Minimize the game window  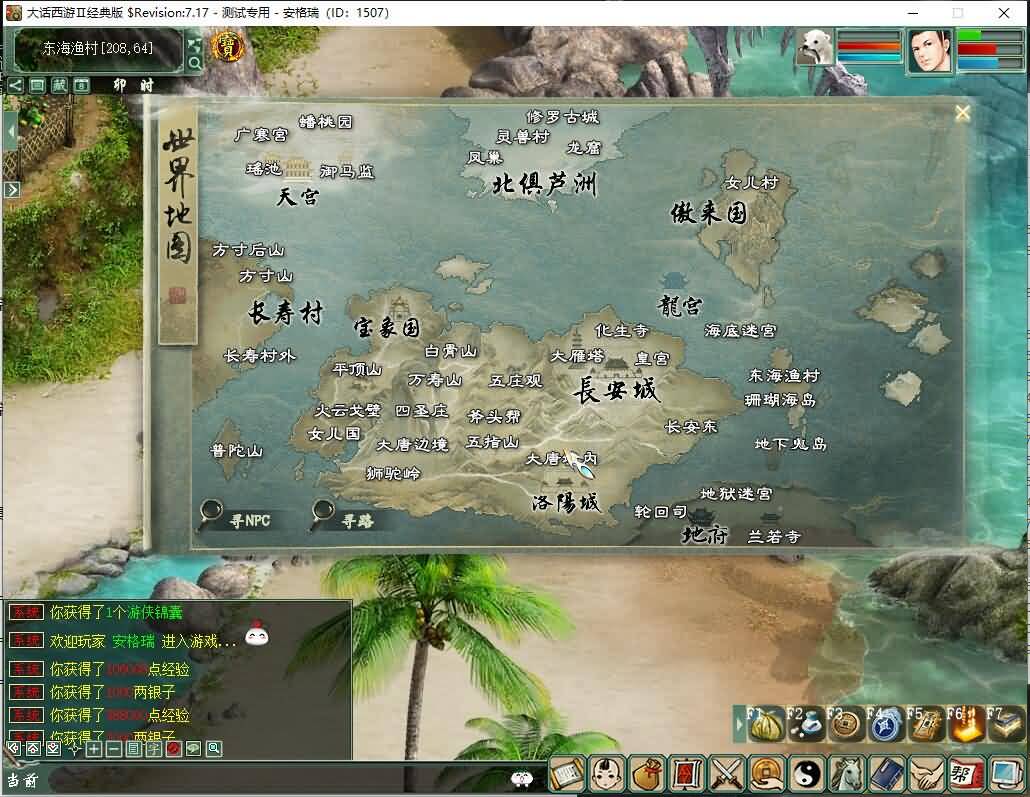tap(913, 13)
